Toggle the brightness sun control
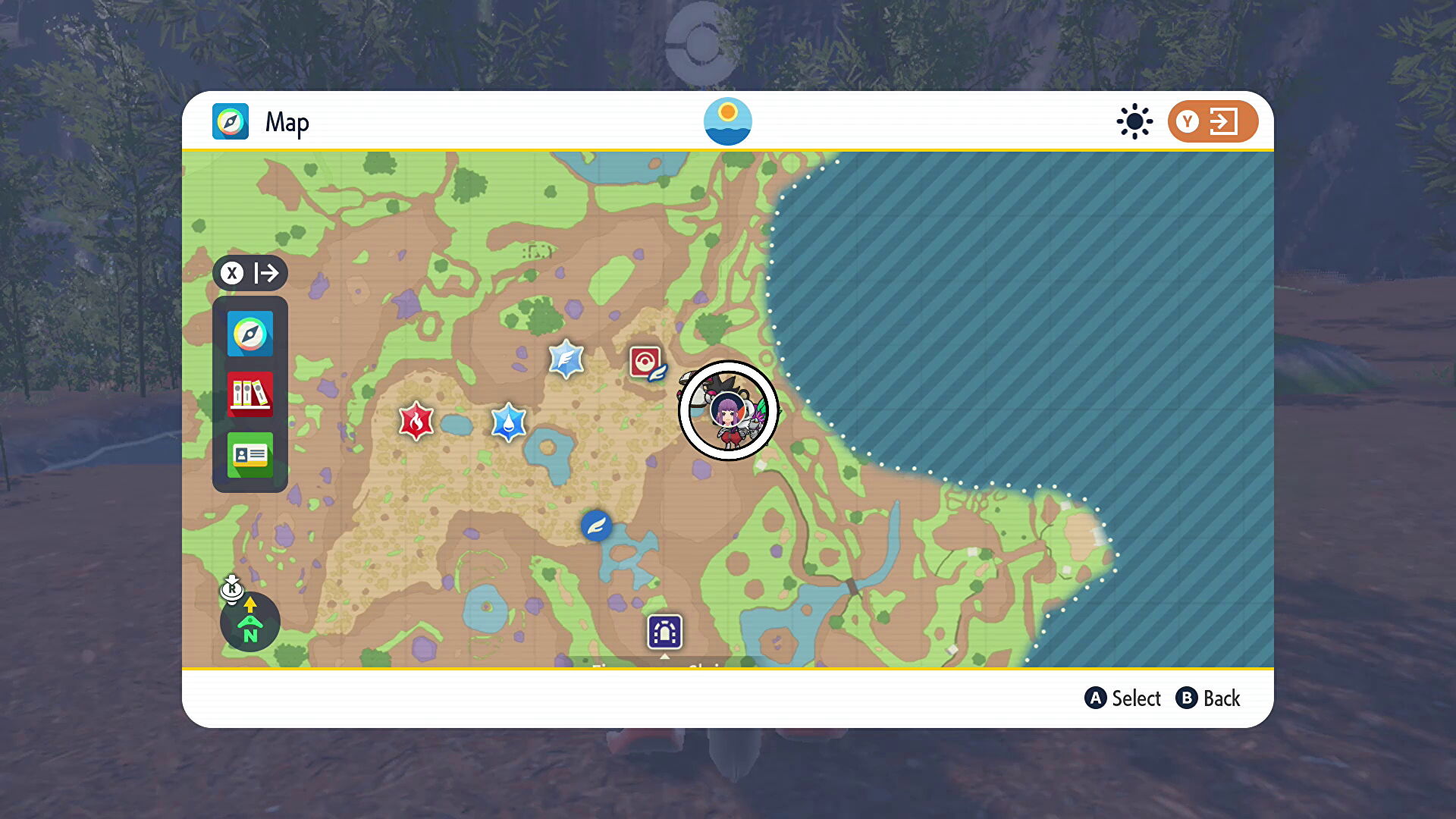The width and height of the screenshot is (1456, 819). click(x=1134, y=121)
